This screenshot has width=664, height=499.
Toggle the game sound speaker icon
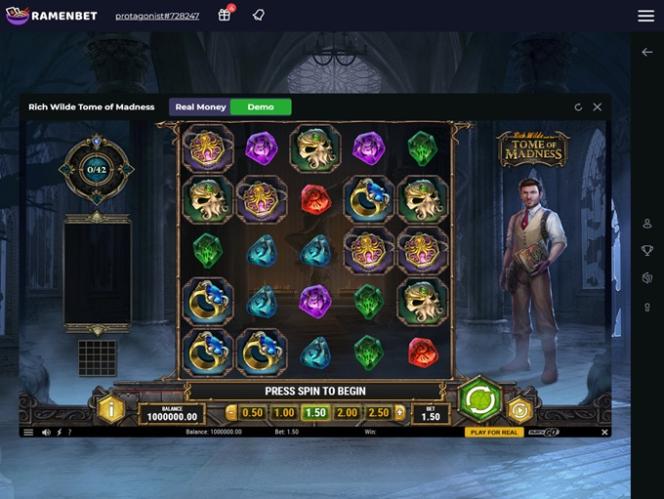coord(46,432)
